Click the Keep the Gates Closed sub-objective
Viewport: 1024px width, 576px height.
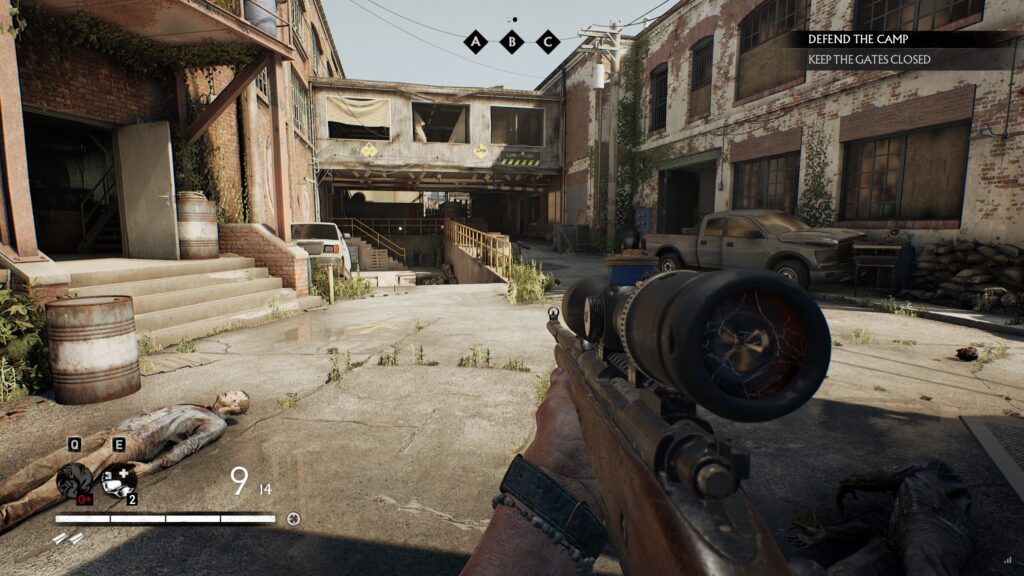[868, 60]
